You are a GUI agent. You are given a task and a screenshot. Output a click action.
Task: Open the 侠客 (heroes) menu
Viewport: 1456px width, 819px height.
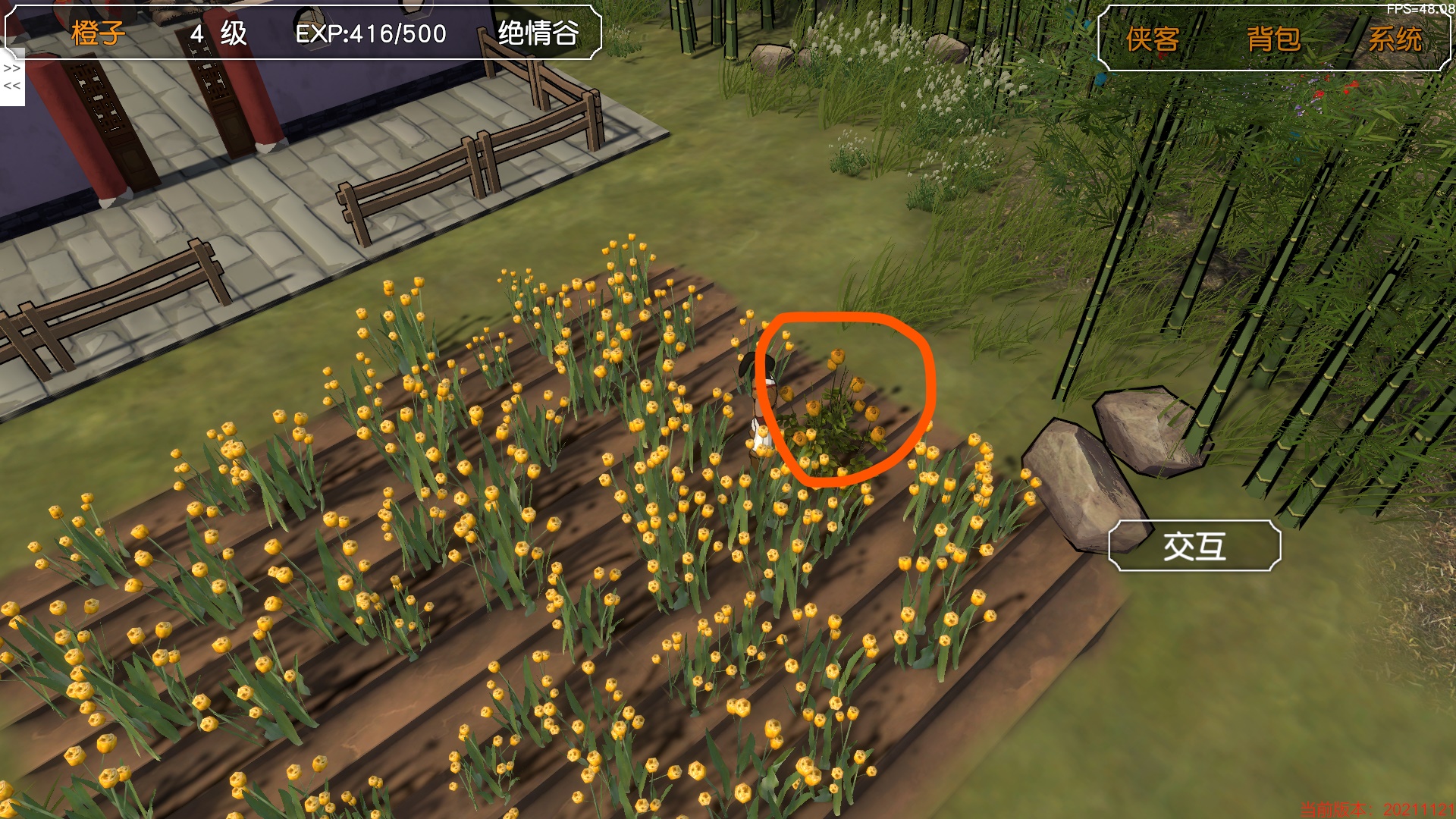(1152, 39)
